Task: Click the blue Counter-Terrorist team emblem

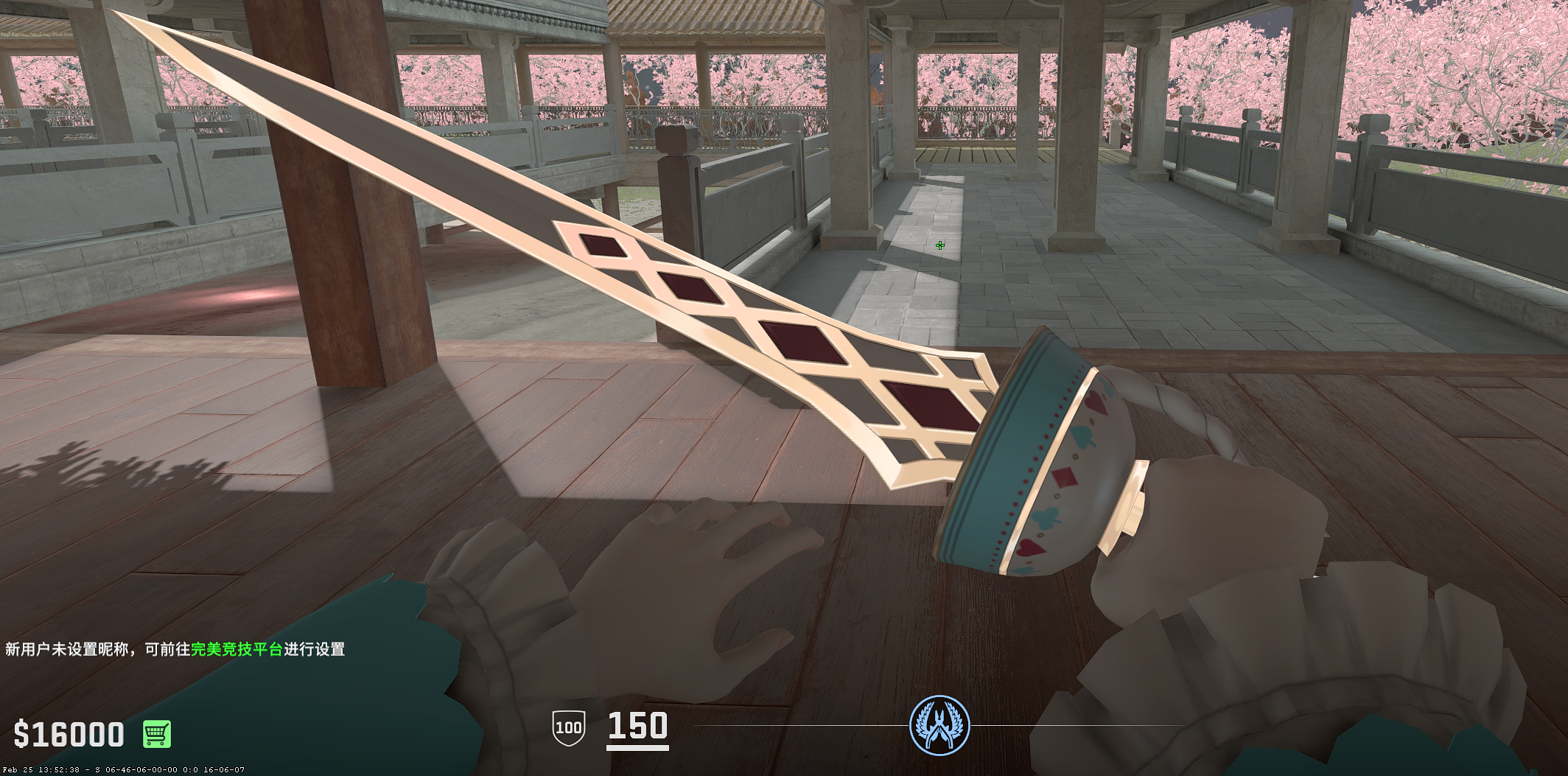Action: (x=939, y=725)
